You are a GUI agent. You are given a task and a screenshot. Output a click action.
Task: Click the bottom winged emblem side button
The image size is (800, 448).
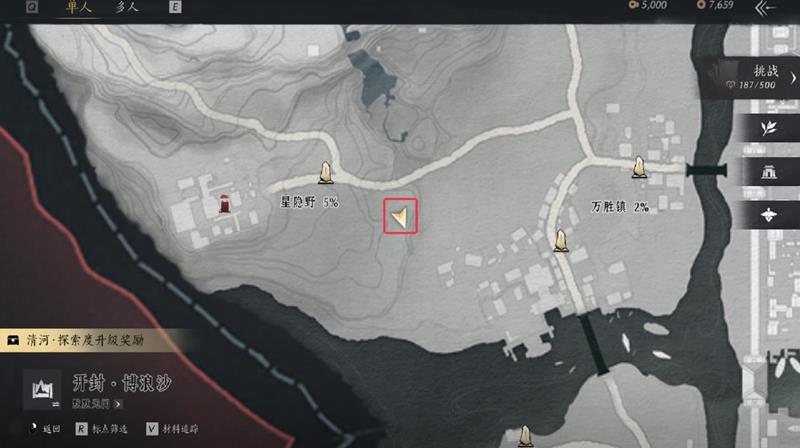[769, 213]
